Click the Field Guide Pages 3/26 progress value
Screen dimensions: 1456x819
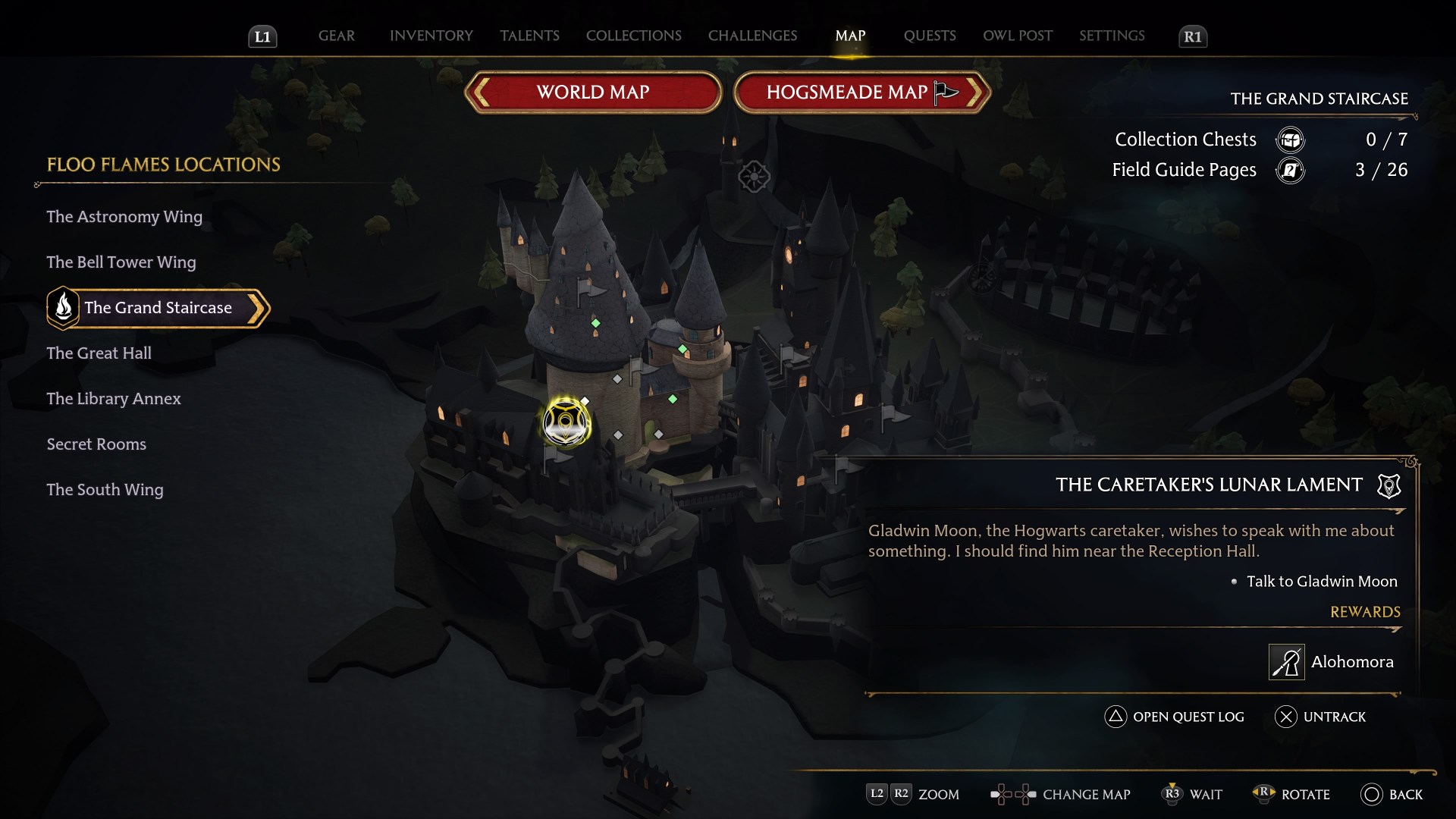(1383, 171)
